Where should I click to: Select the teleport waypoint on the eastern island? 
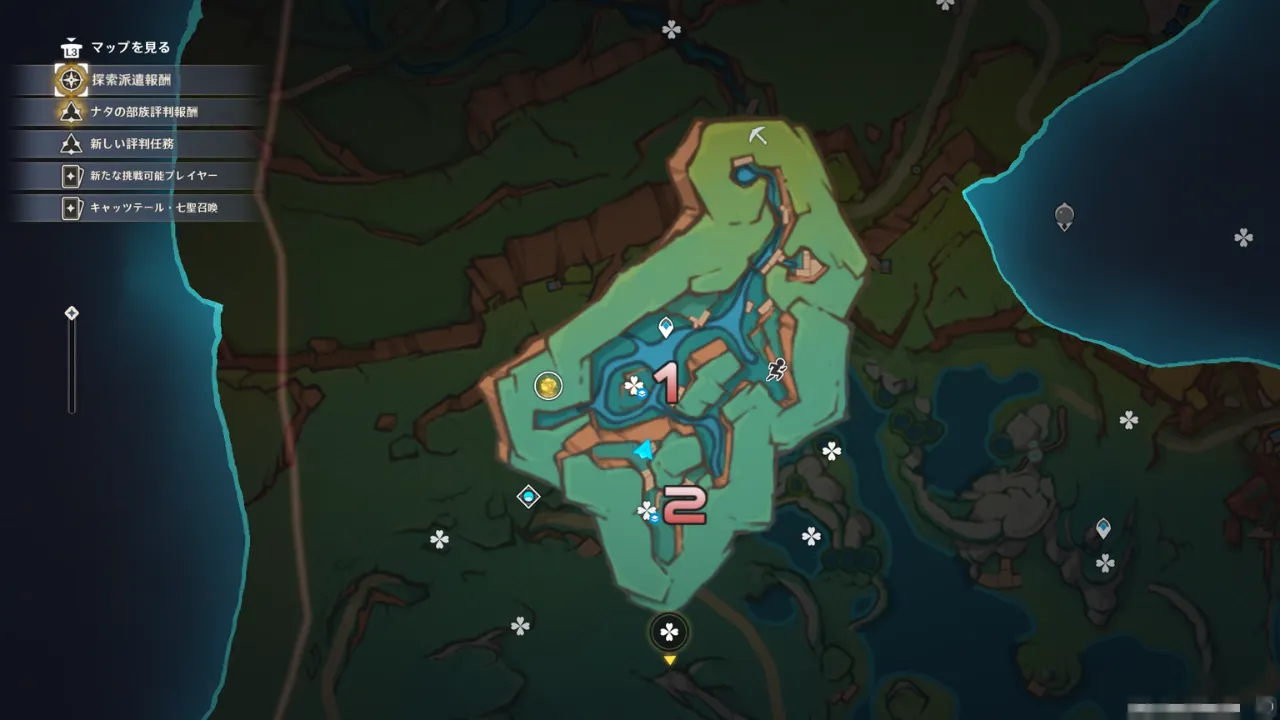coord(1103,527)
